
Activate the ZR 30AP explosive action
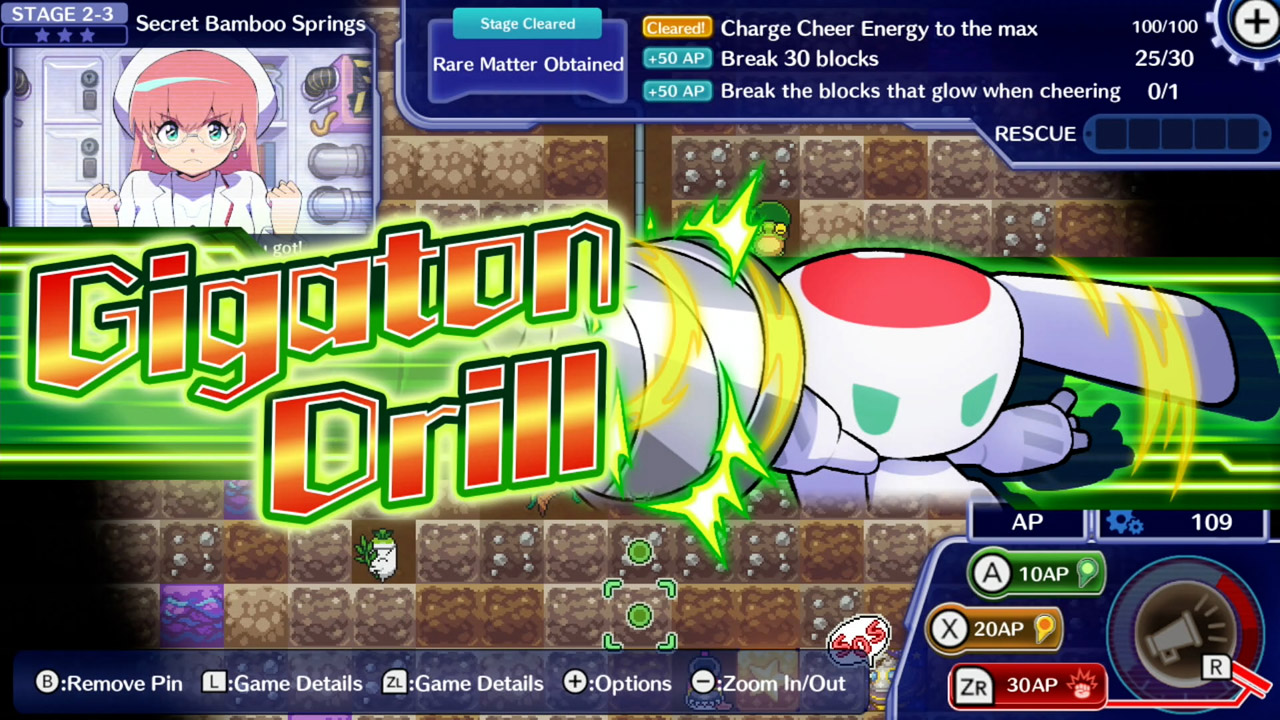(x=1028, y=686)
